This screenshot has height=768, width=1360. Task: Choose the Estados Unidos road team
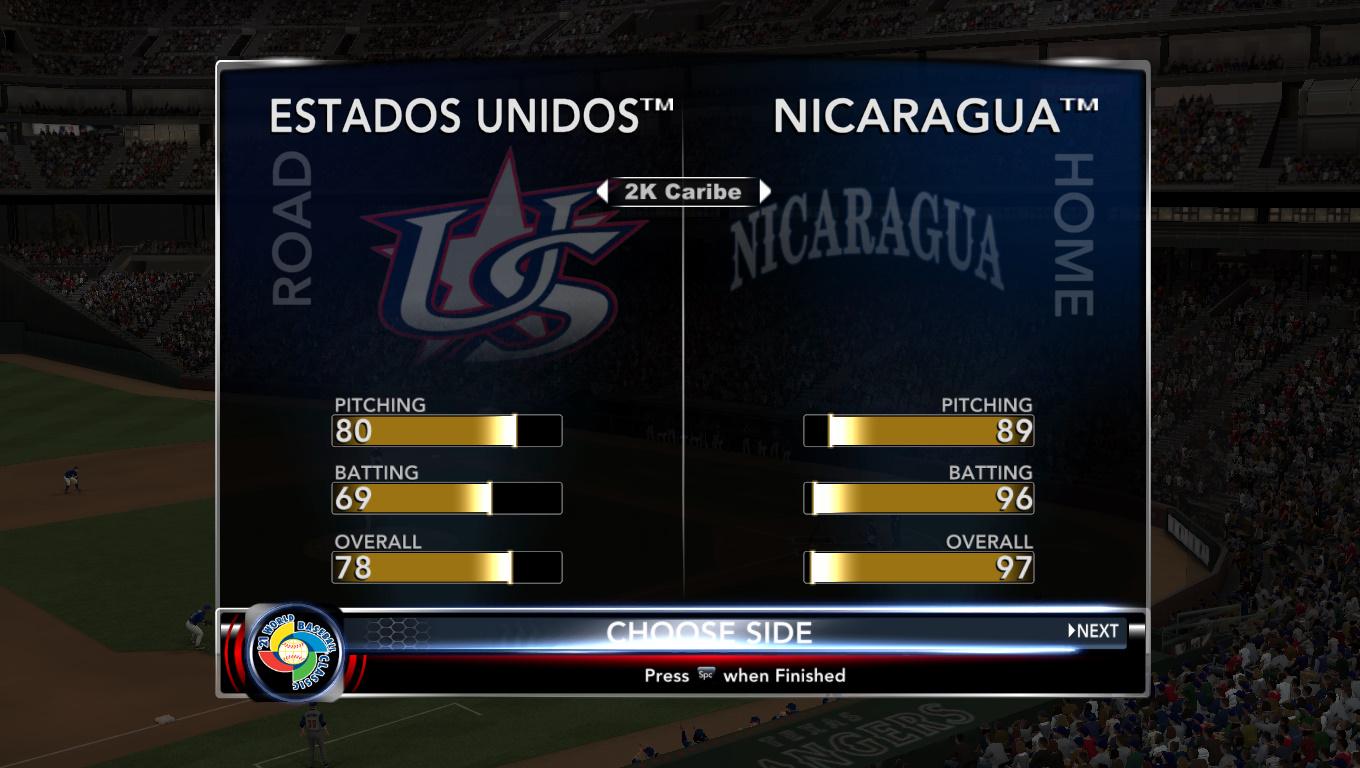471,116
